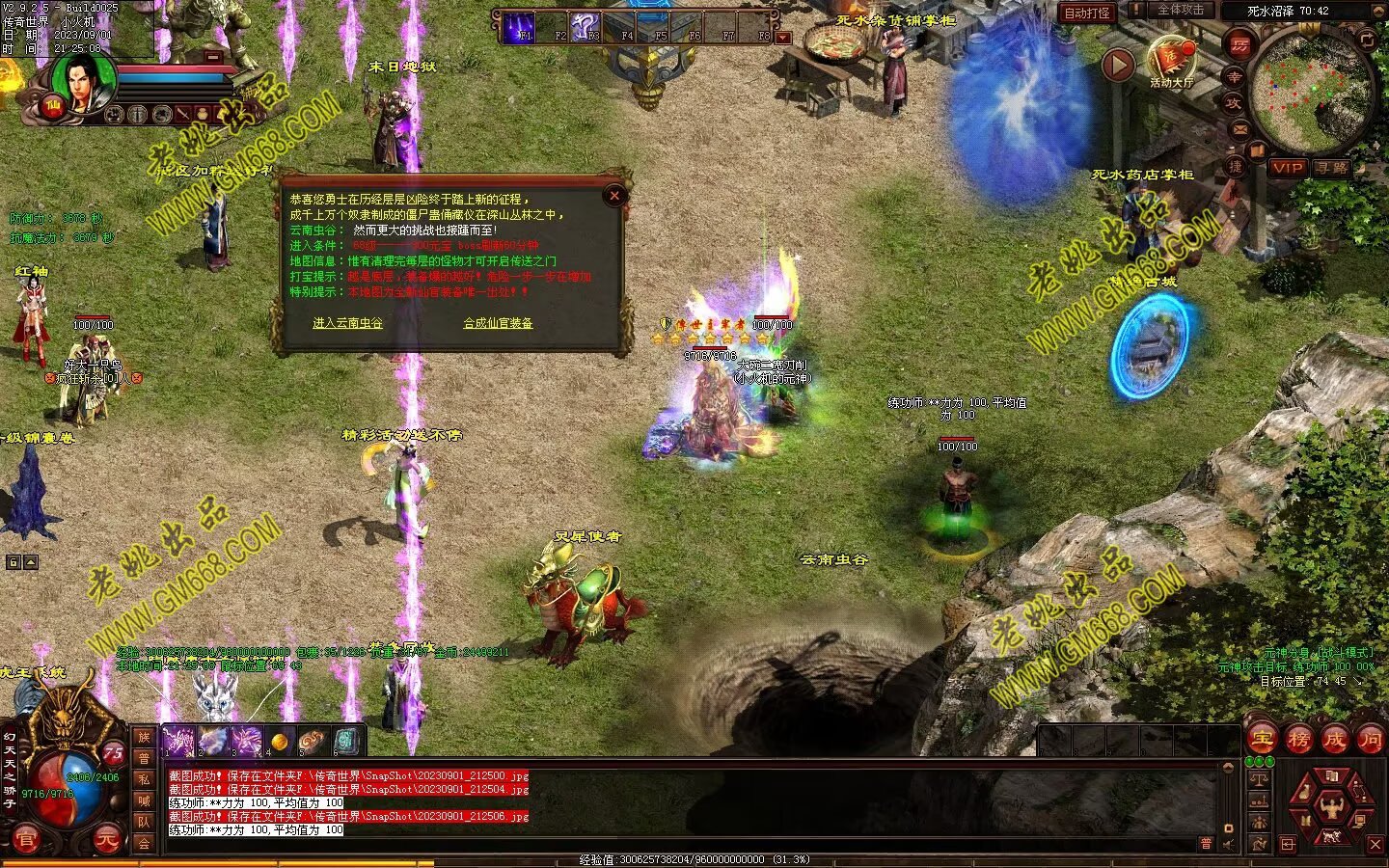Open the 宝 treasure shop button
Image resolution: width=1389 pixels, height=868 pixels.
[1263, 740]
